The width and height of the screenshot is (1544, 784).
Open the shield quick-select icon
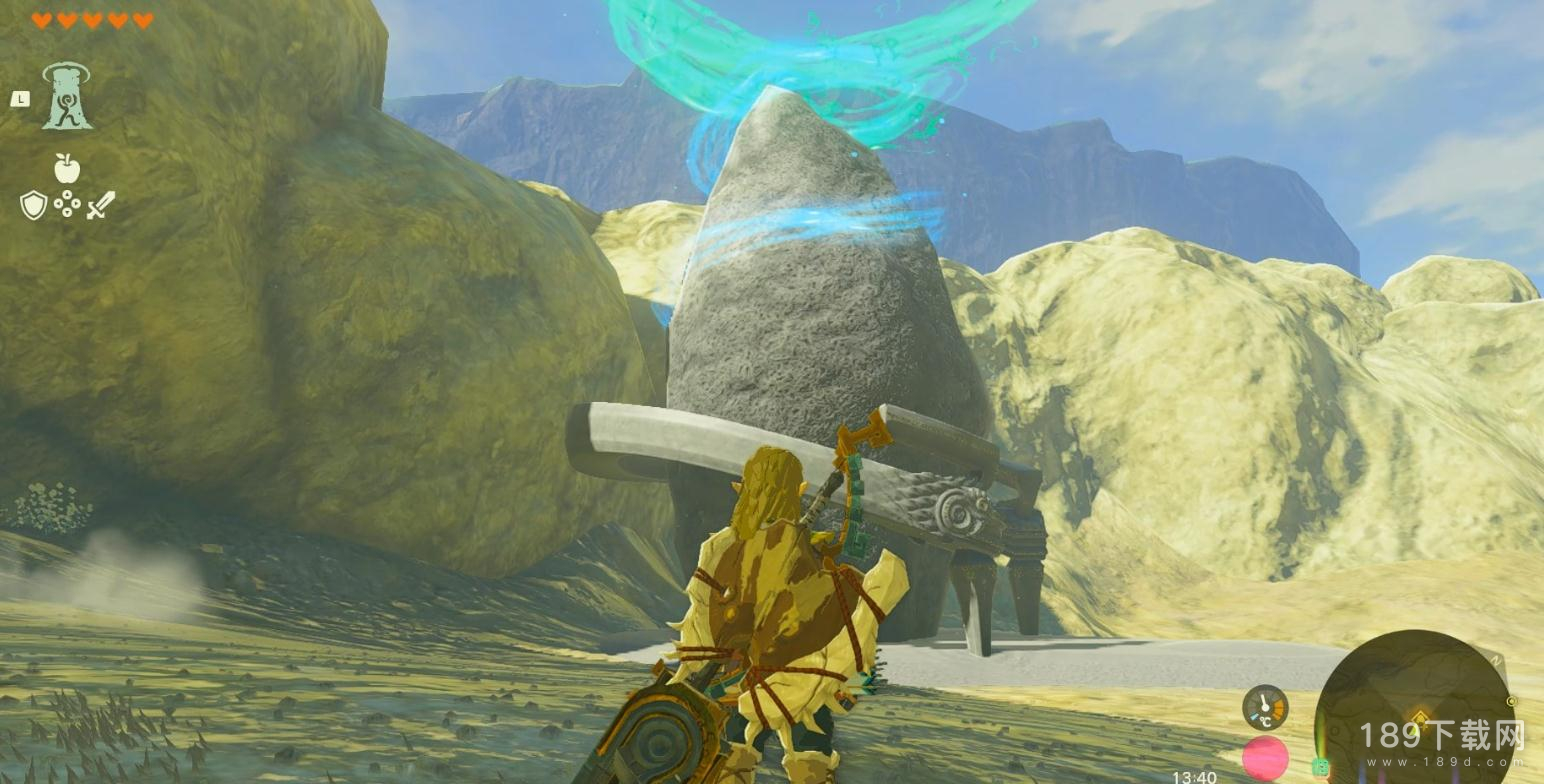[x=33, y=205]
